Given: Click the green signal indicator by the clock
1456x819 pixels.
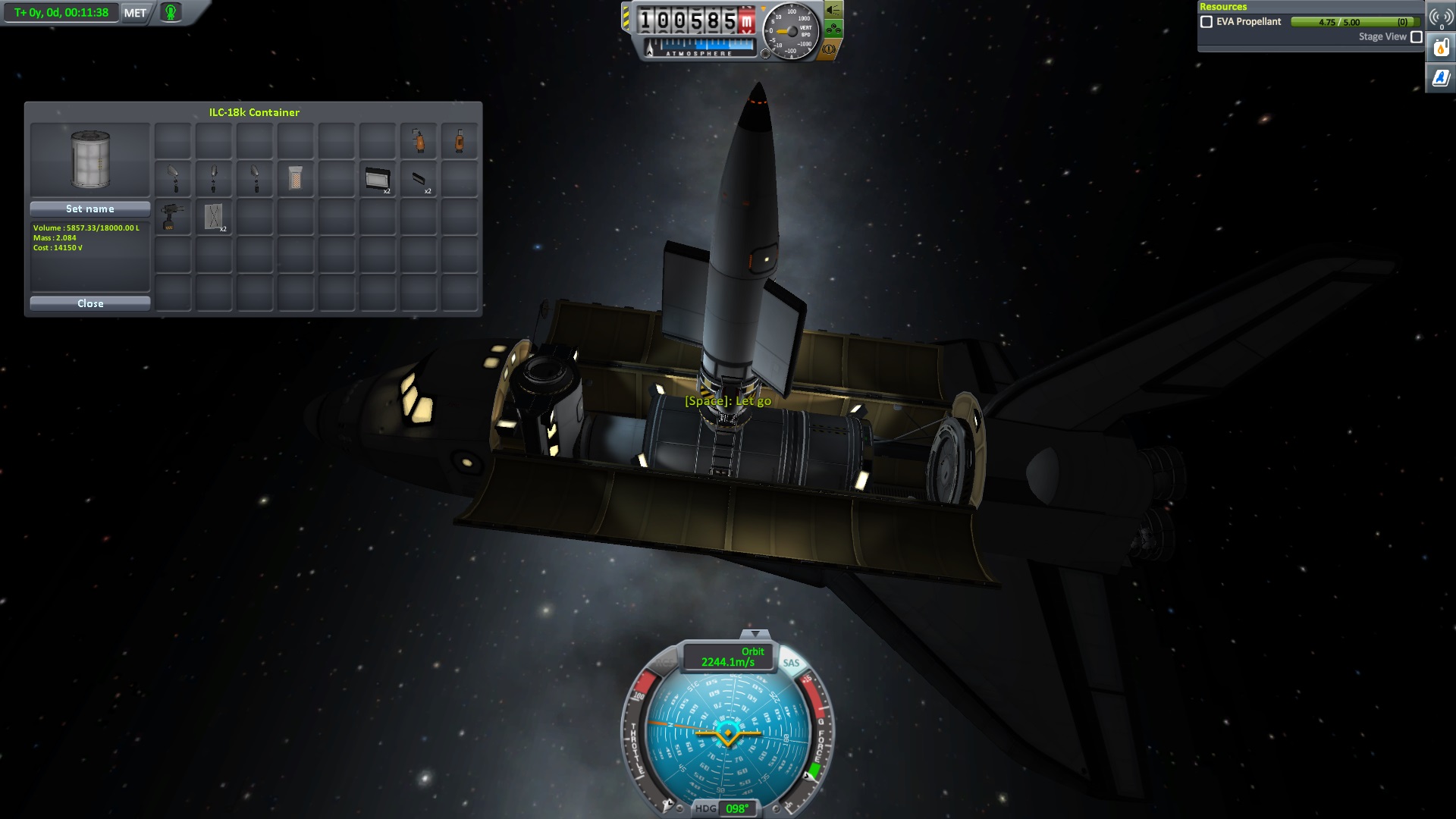Looking at the screenshot, I should pos(171,13).
